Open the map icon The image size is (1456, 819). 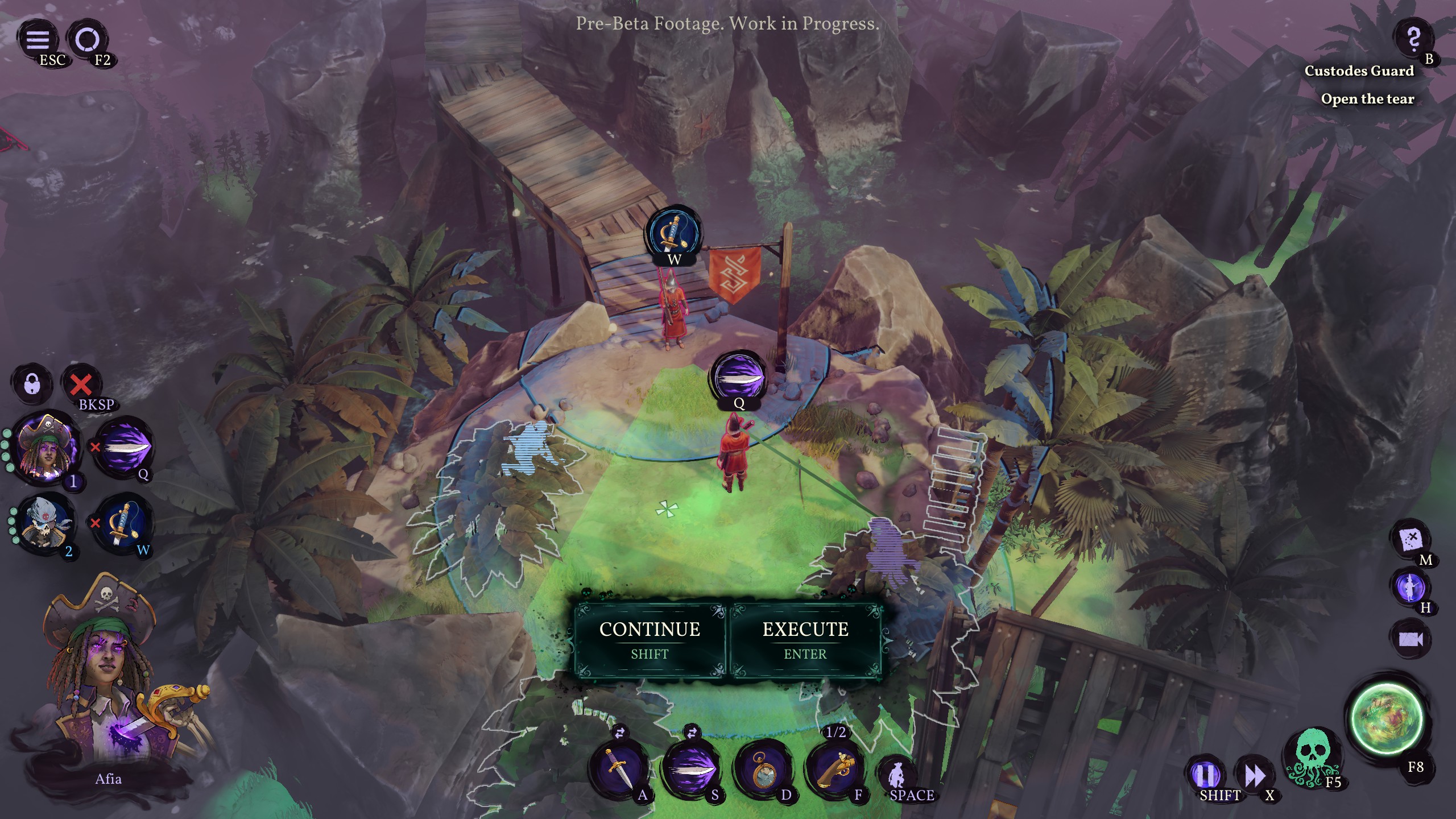[x=1410, y=538]
